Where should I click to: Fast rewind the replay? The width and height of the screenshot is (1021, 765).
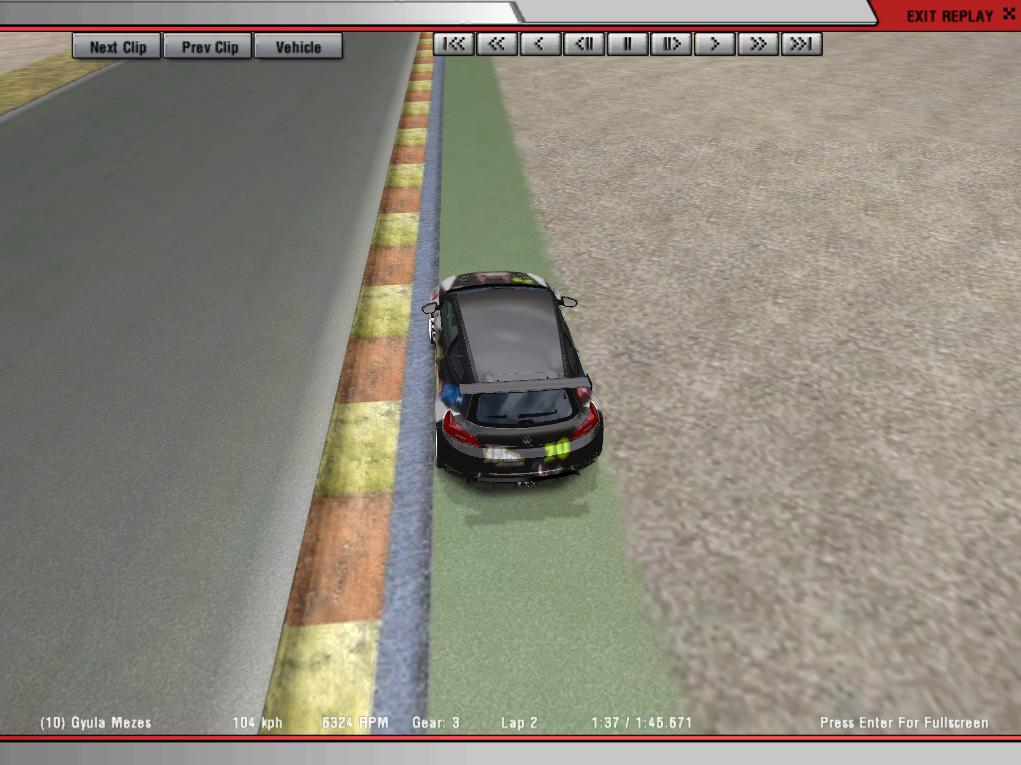(497, 44)
